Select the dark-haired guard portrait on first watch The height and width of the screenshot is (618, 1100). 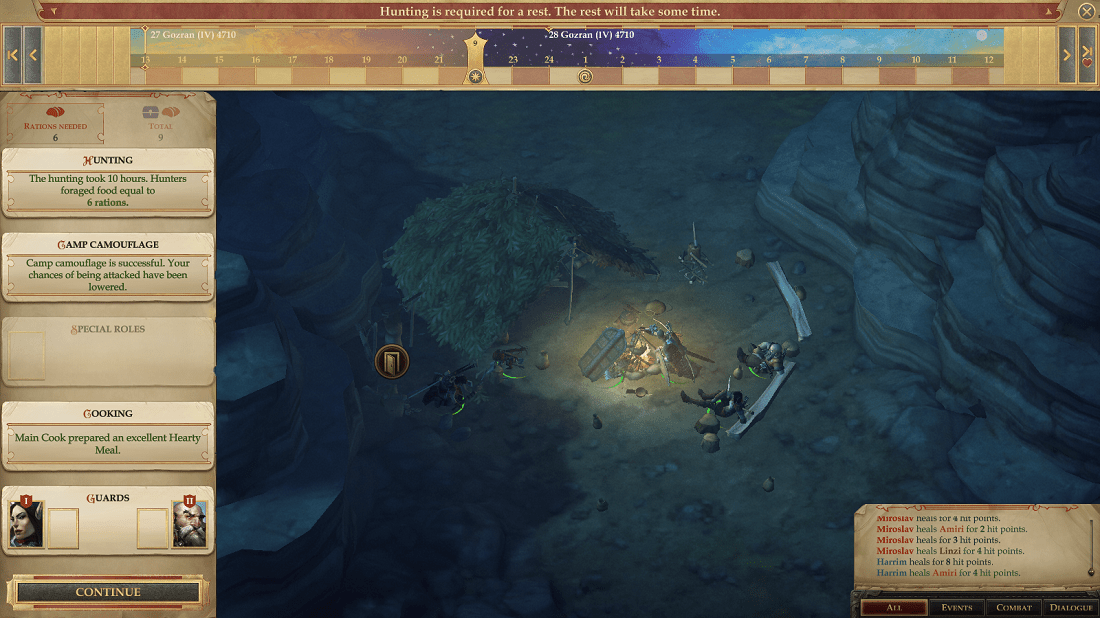(26, 523)
